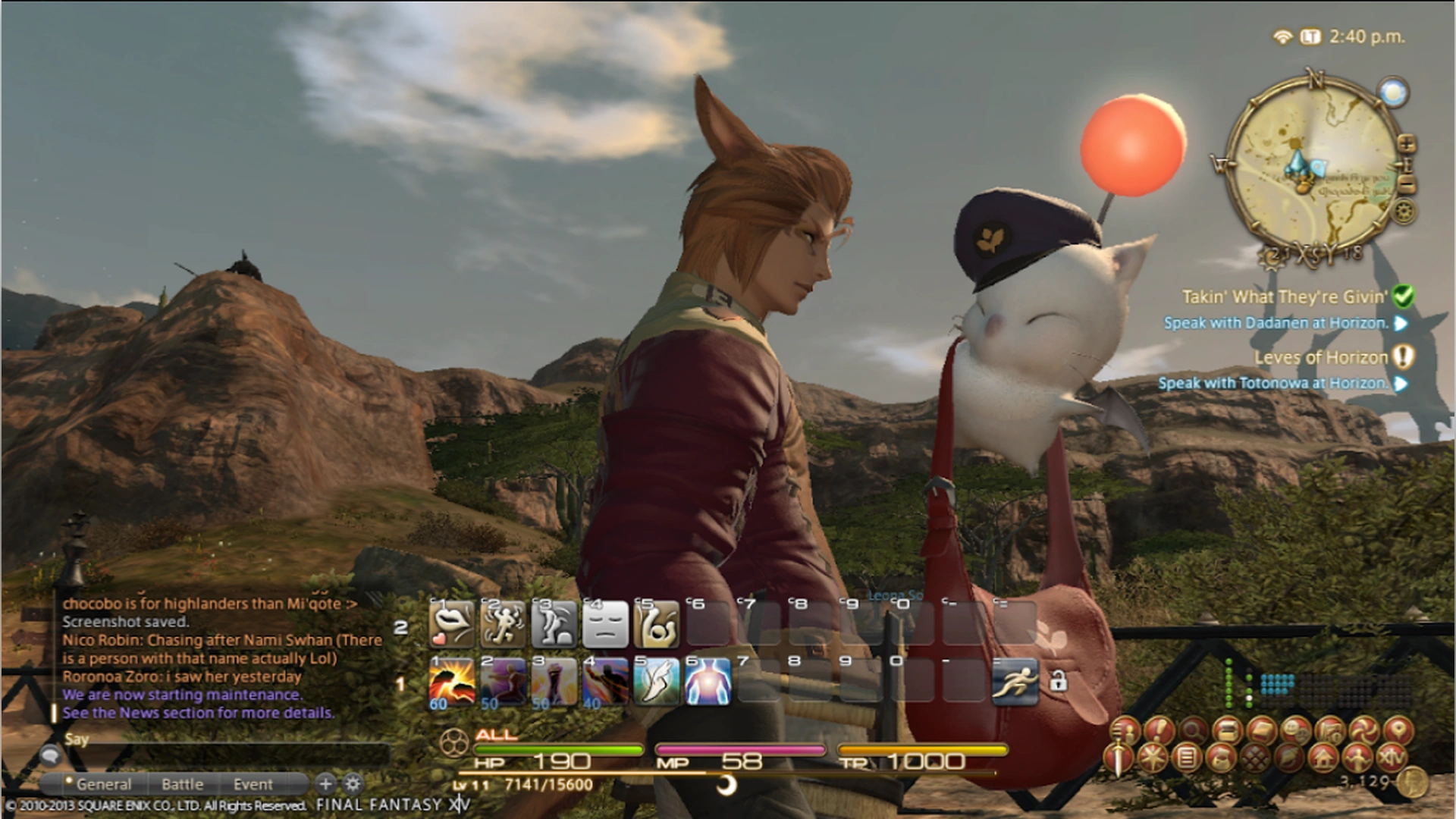This screenshot has height=819, width=1456.
Task: Open the map pin menu icon
Action: (x=1398, y=731)
